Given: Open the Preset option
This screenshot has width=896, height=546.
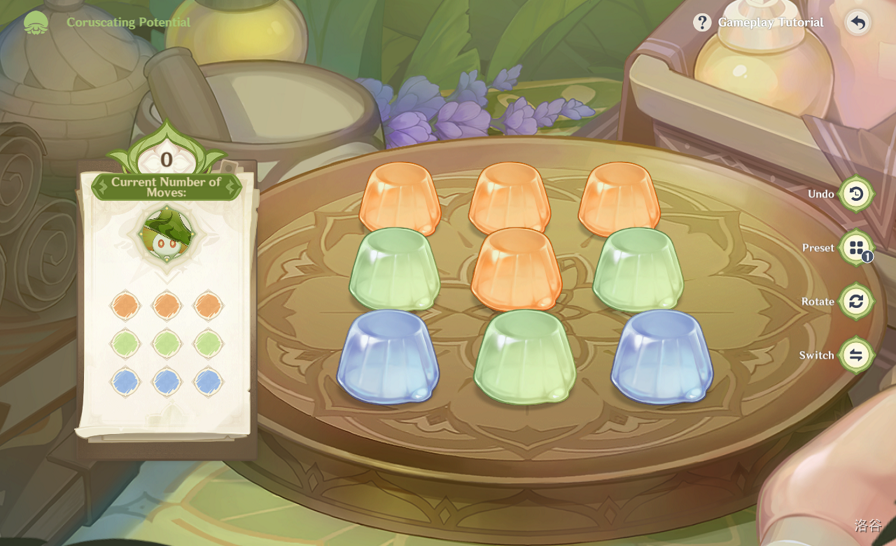Looking at the screenshot, I should click(855, 247).
